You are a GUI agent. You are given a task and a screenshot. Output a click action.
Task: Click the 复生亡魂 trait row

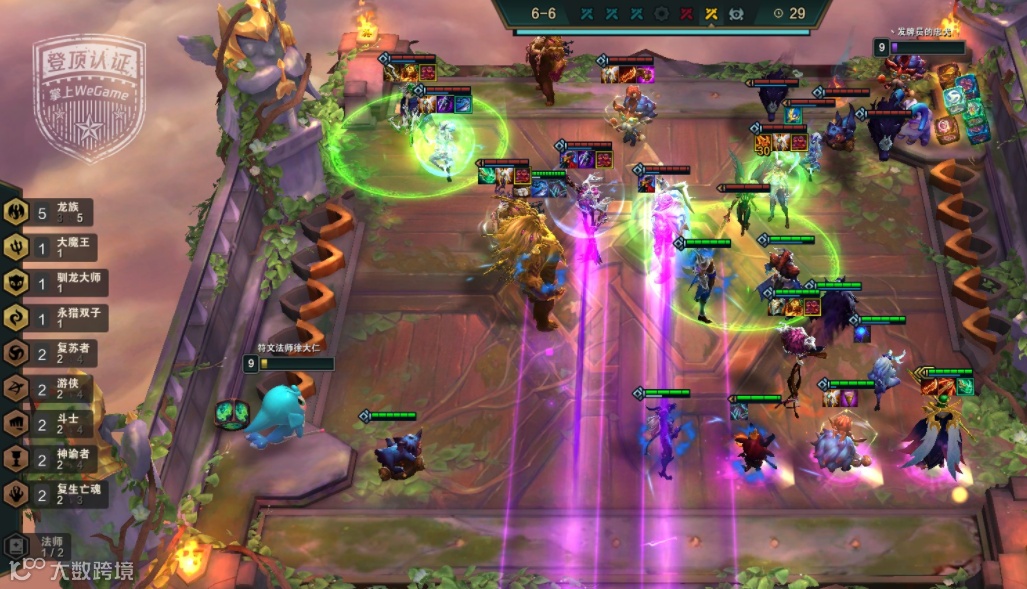(55, 494)
